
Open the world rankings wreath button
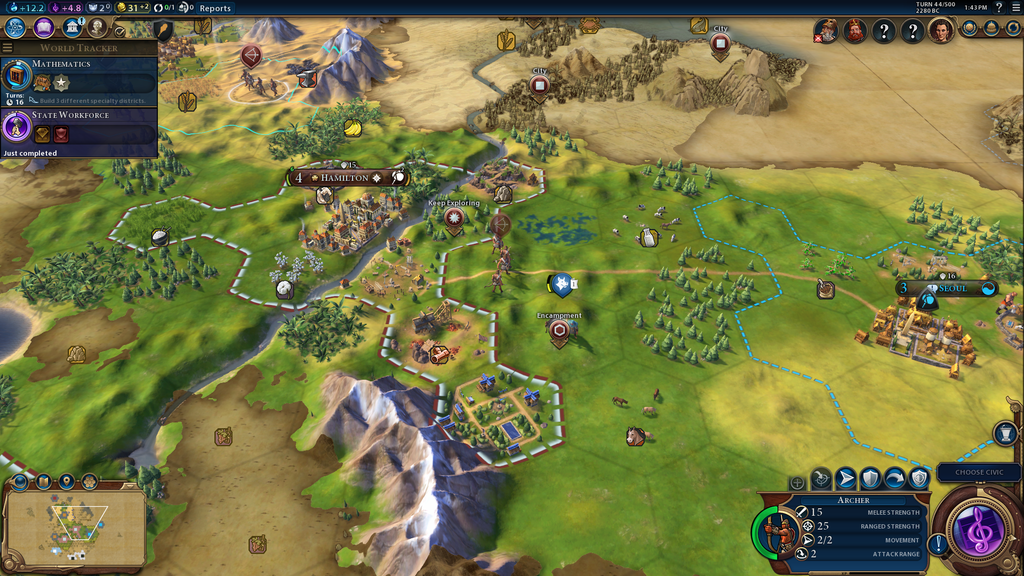[969, 29]
